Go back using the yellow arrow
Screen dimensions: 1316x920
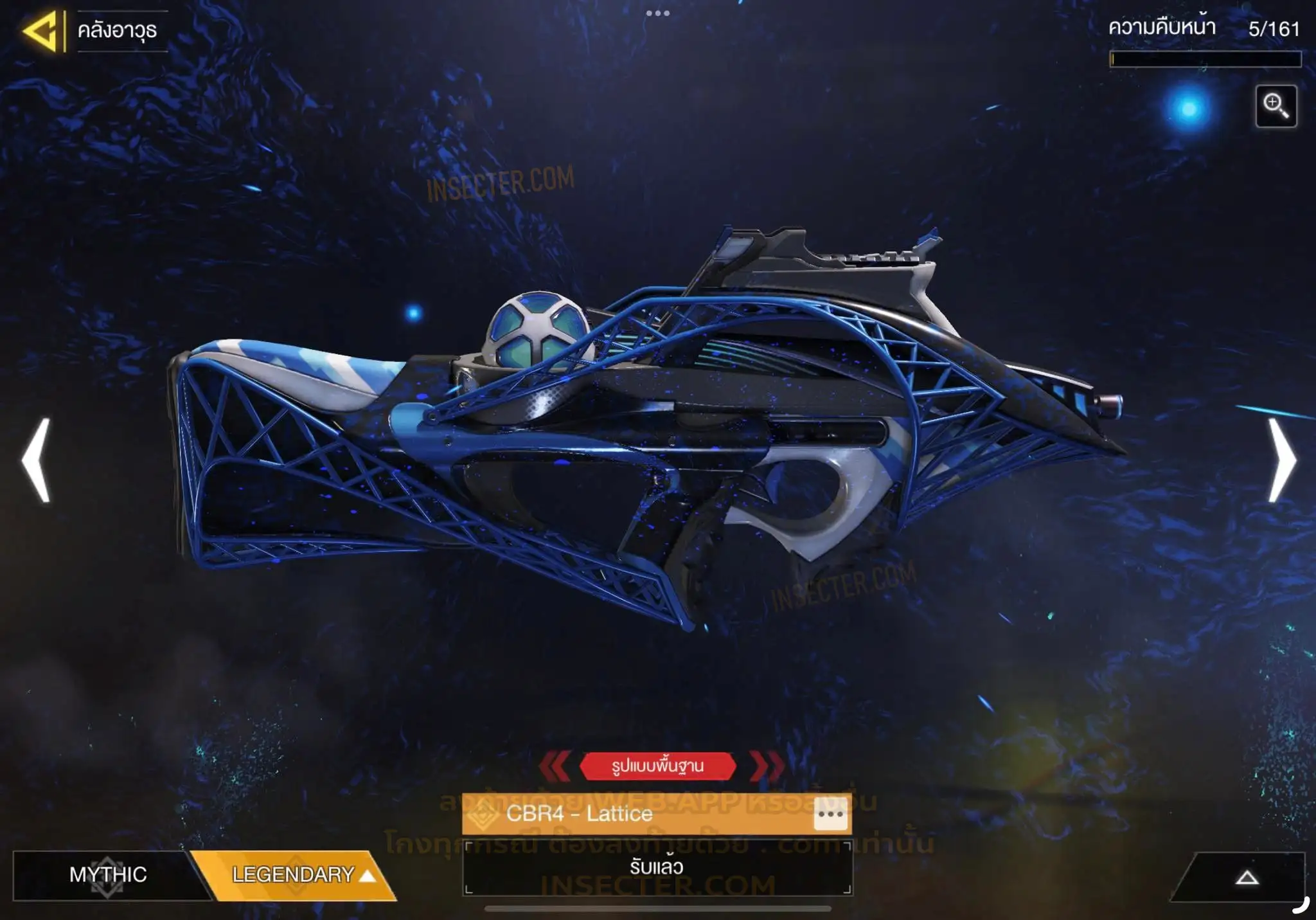pos(41,31)
